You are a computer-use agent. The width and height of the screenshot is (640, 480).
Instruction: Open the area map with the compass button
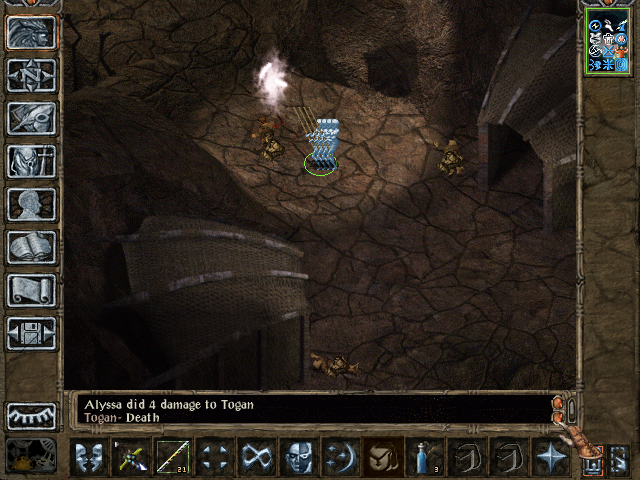[x=31, y=75]
